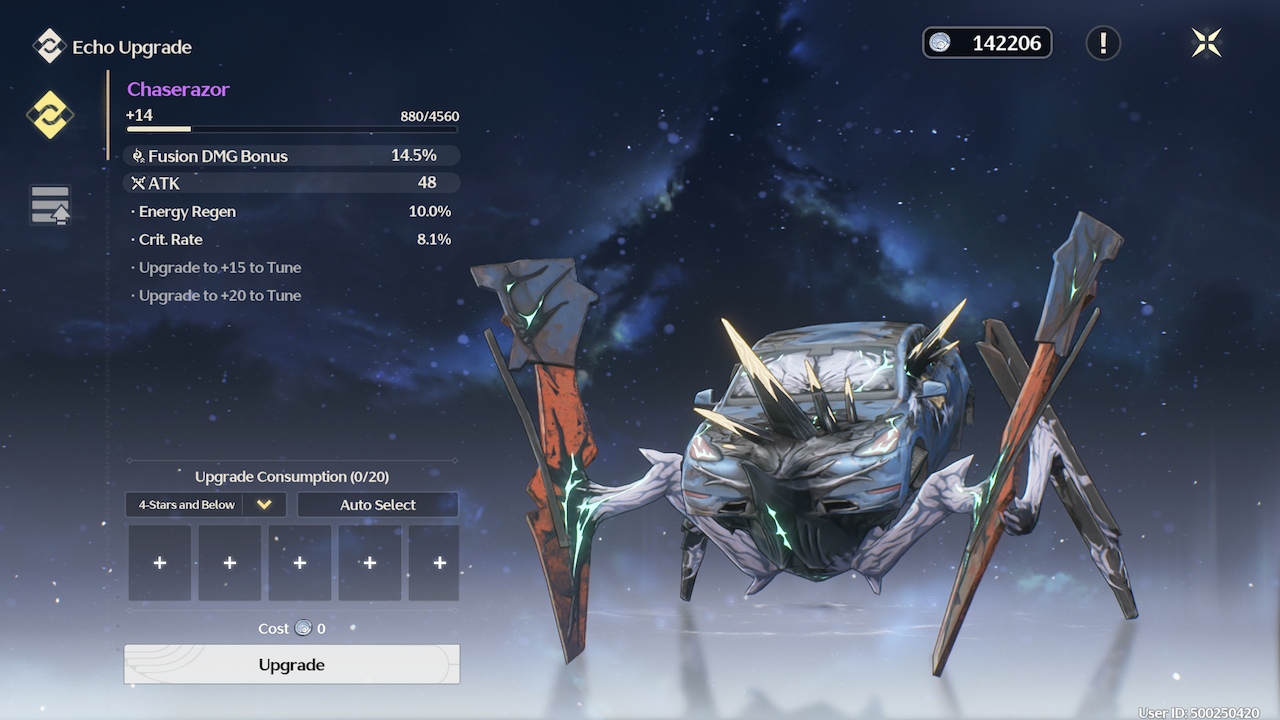
Task: Select the Echo Upgrade icon in the header
Action: [47, 46]
